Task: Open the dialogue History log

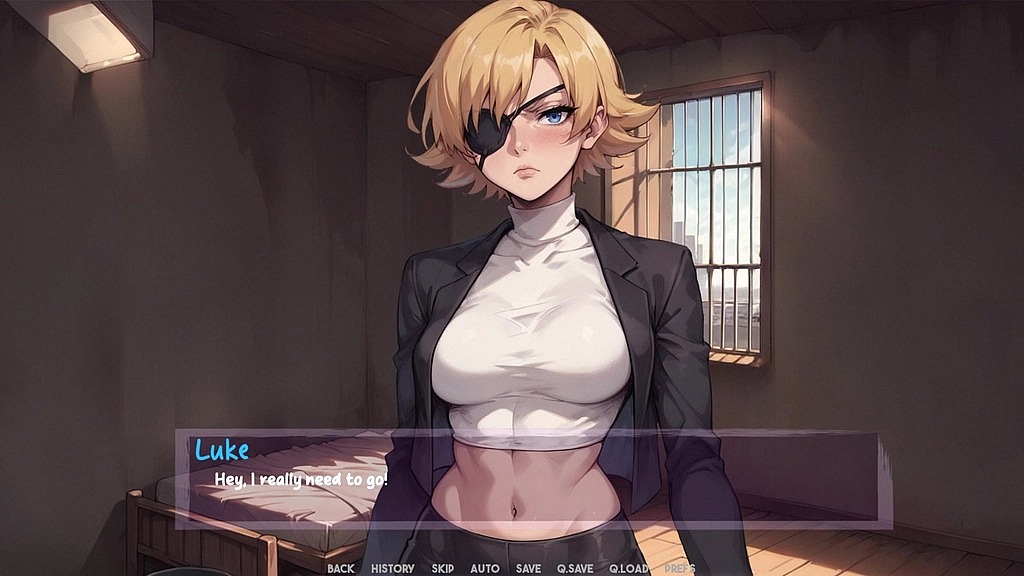Action: click(393, 568)
